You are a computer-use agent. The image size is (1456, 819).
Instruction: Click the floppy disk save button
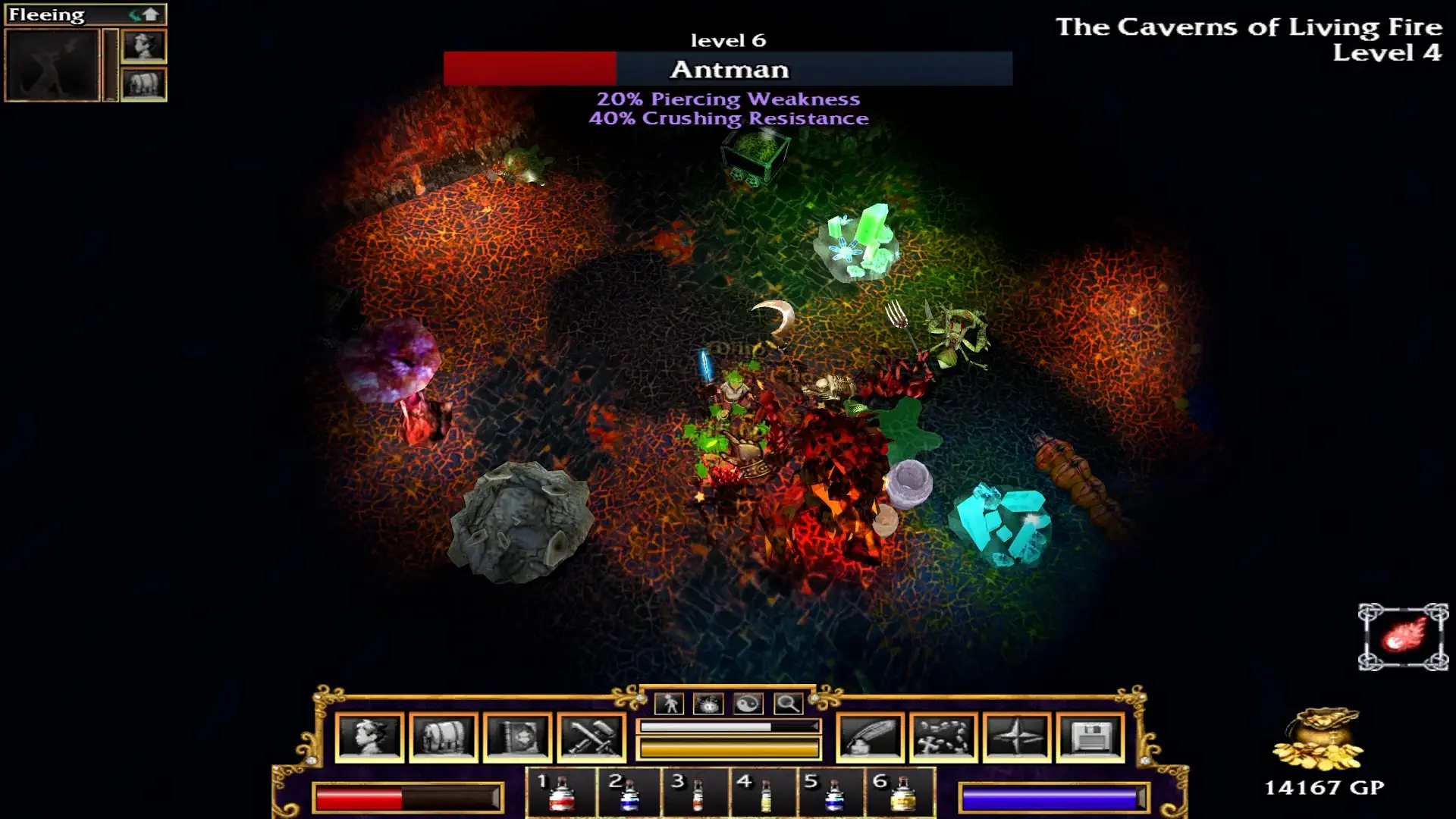tap(1090, 736)
